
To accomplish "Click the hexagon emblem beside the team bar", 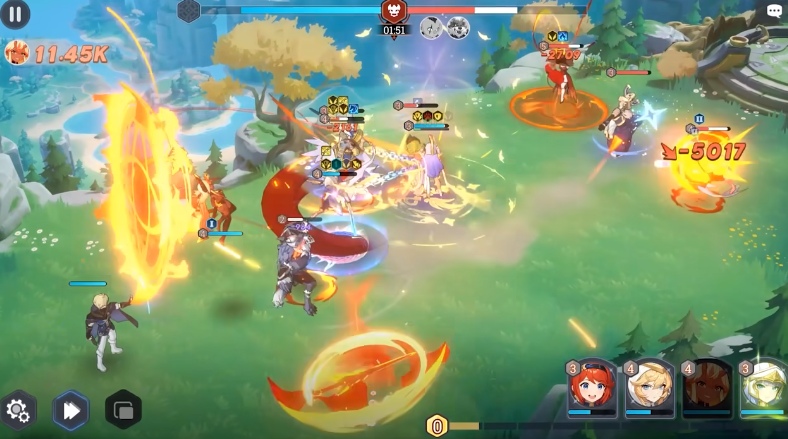I will tap(188, 10).
